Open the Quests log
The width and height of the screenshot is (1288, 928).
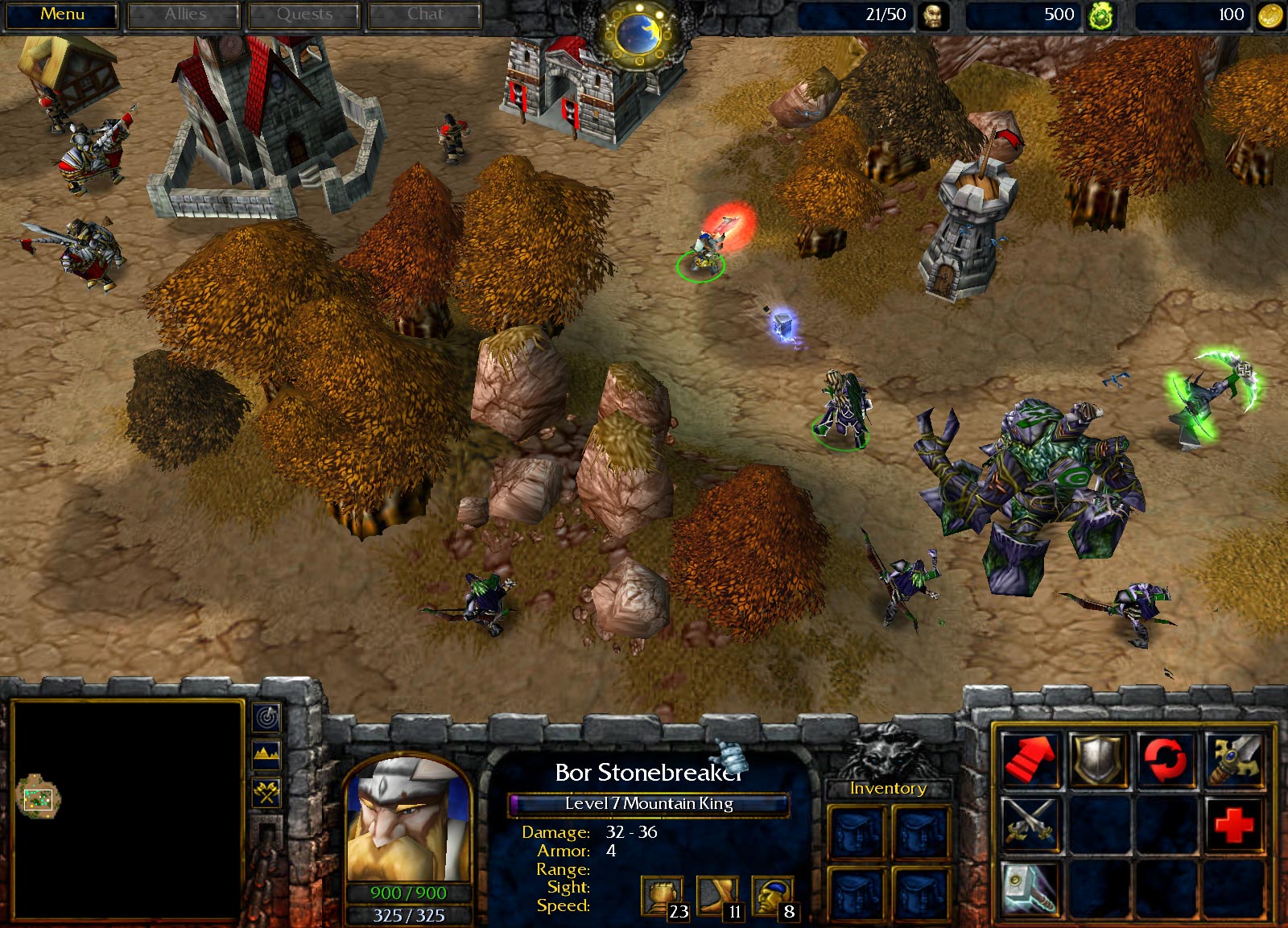(304, 14)
